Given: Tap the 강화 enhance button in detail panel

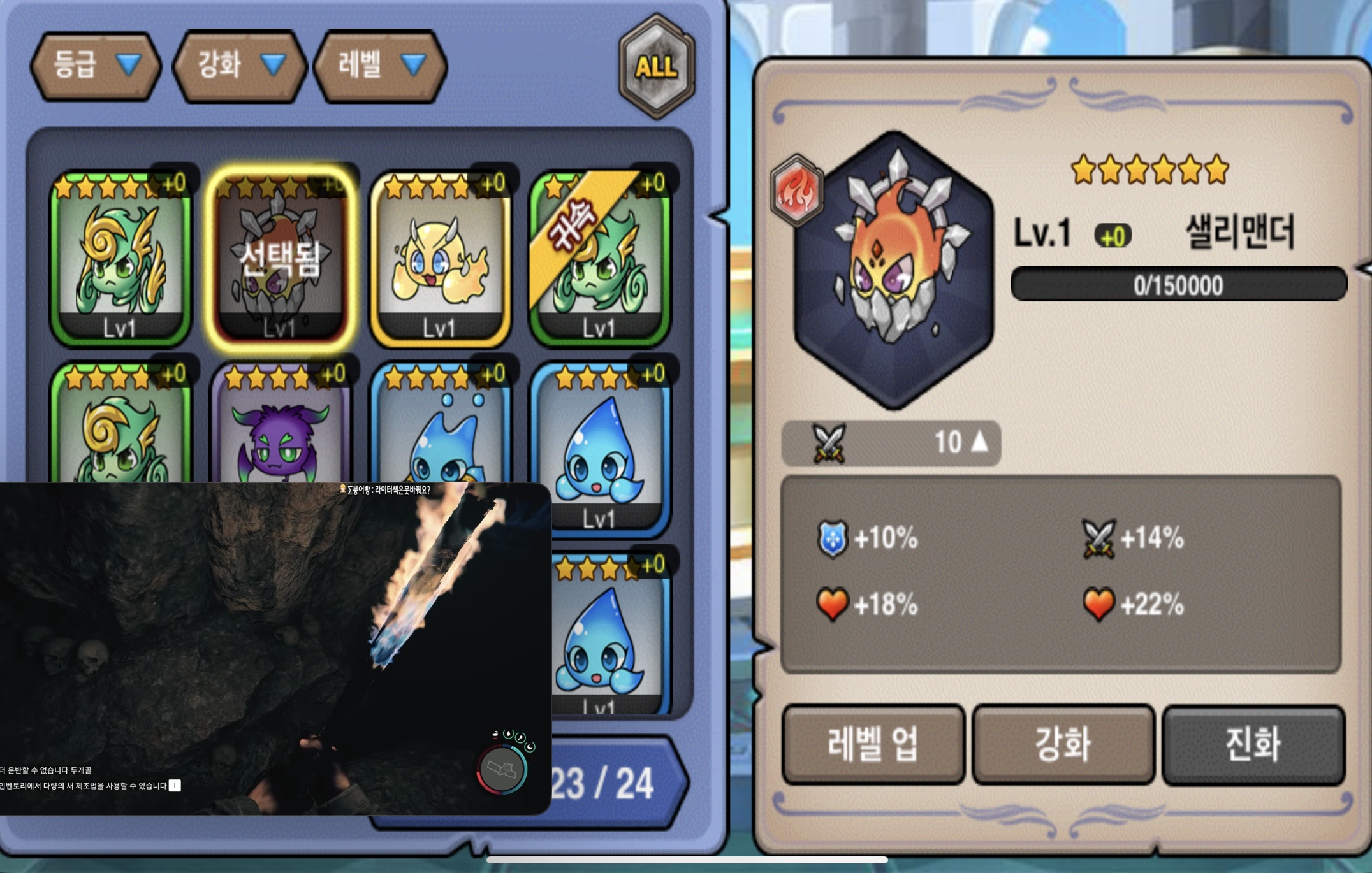Looking at the screenshot, I should (x=1063, y=744).
